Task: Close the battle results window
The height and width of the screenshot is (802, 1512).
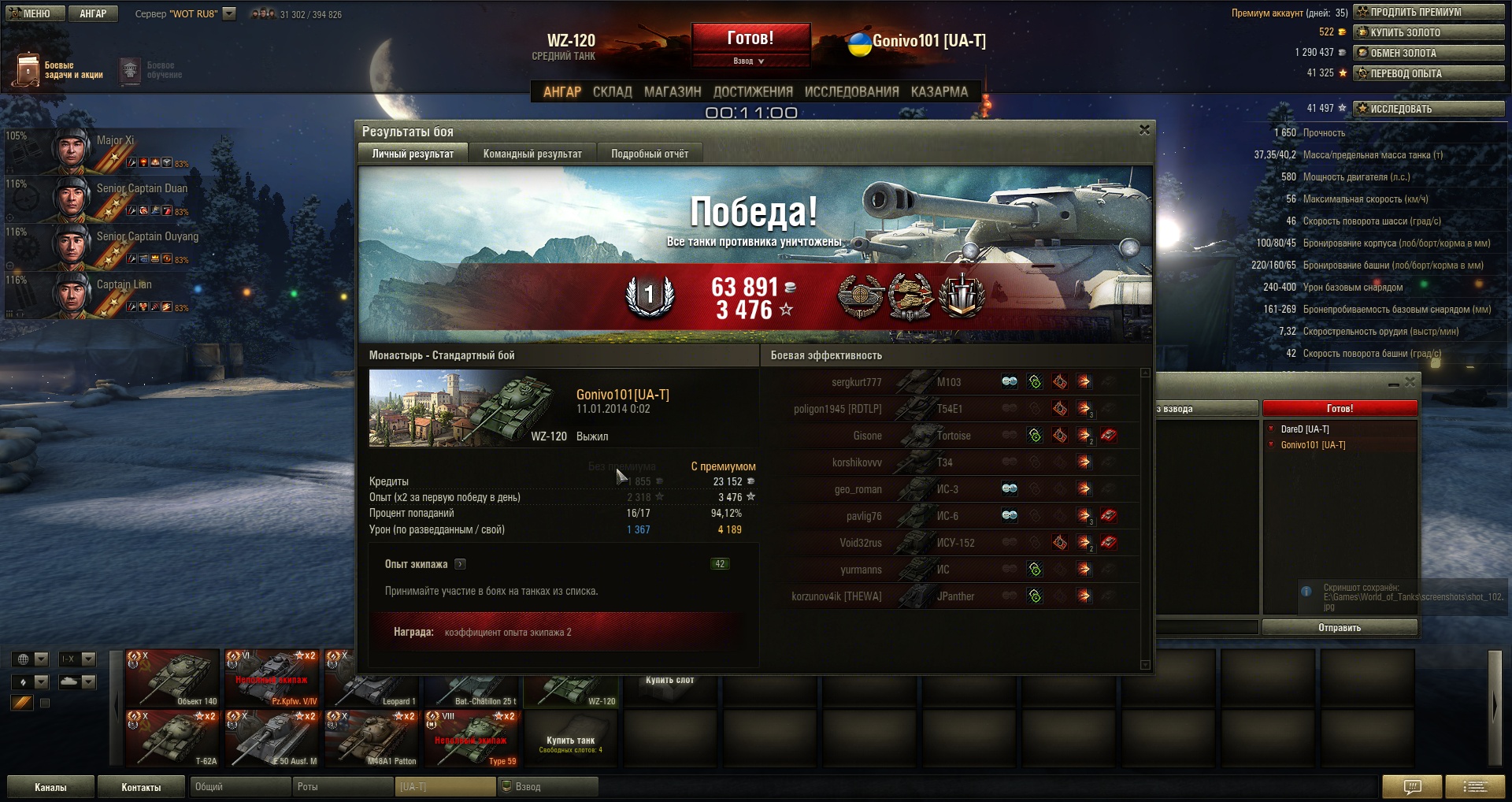Action: coord(1144,130)
